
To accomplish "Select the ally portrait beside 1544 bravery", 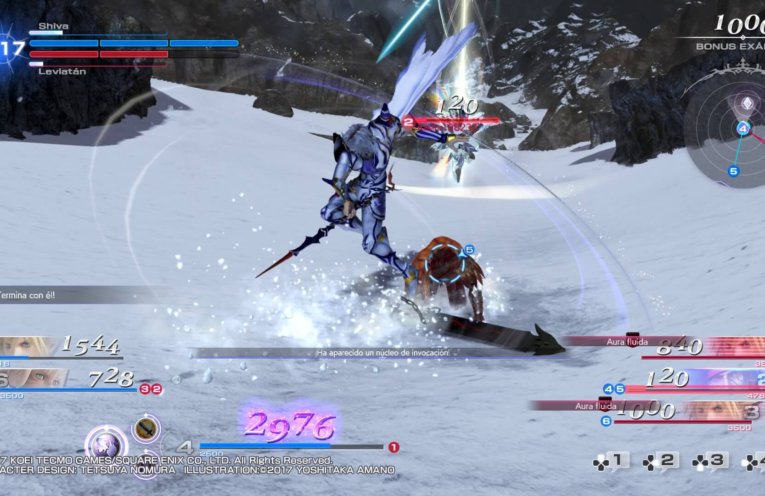I will pos(28,345).
